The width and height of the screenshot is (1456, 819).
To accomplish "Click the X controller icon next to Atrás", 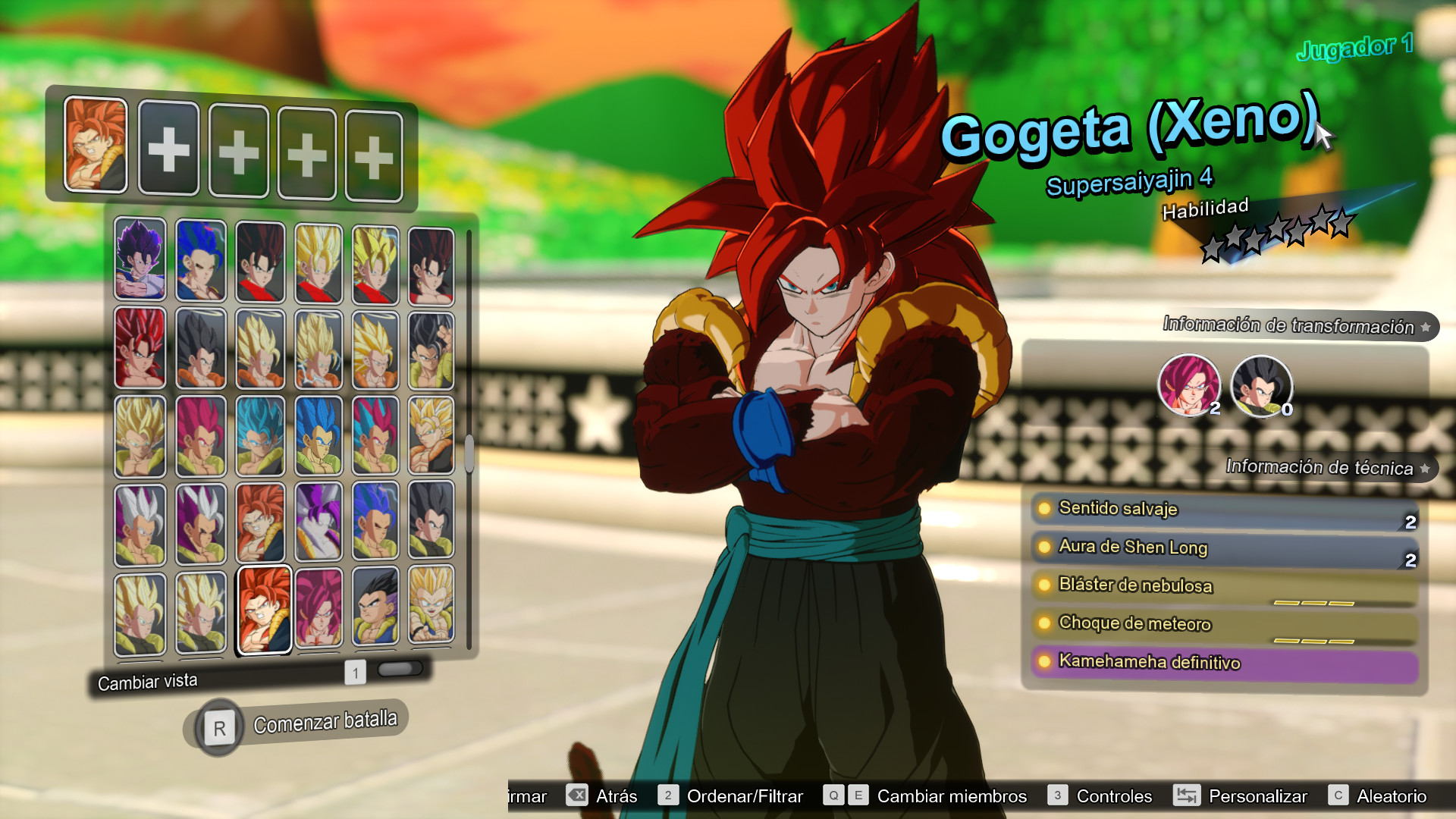I will point(578,796).
